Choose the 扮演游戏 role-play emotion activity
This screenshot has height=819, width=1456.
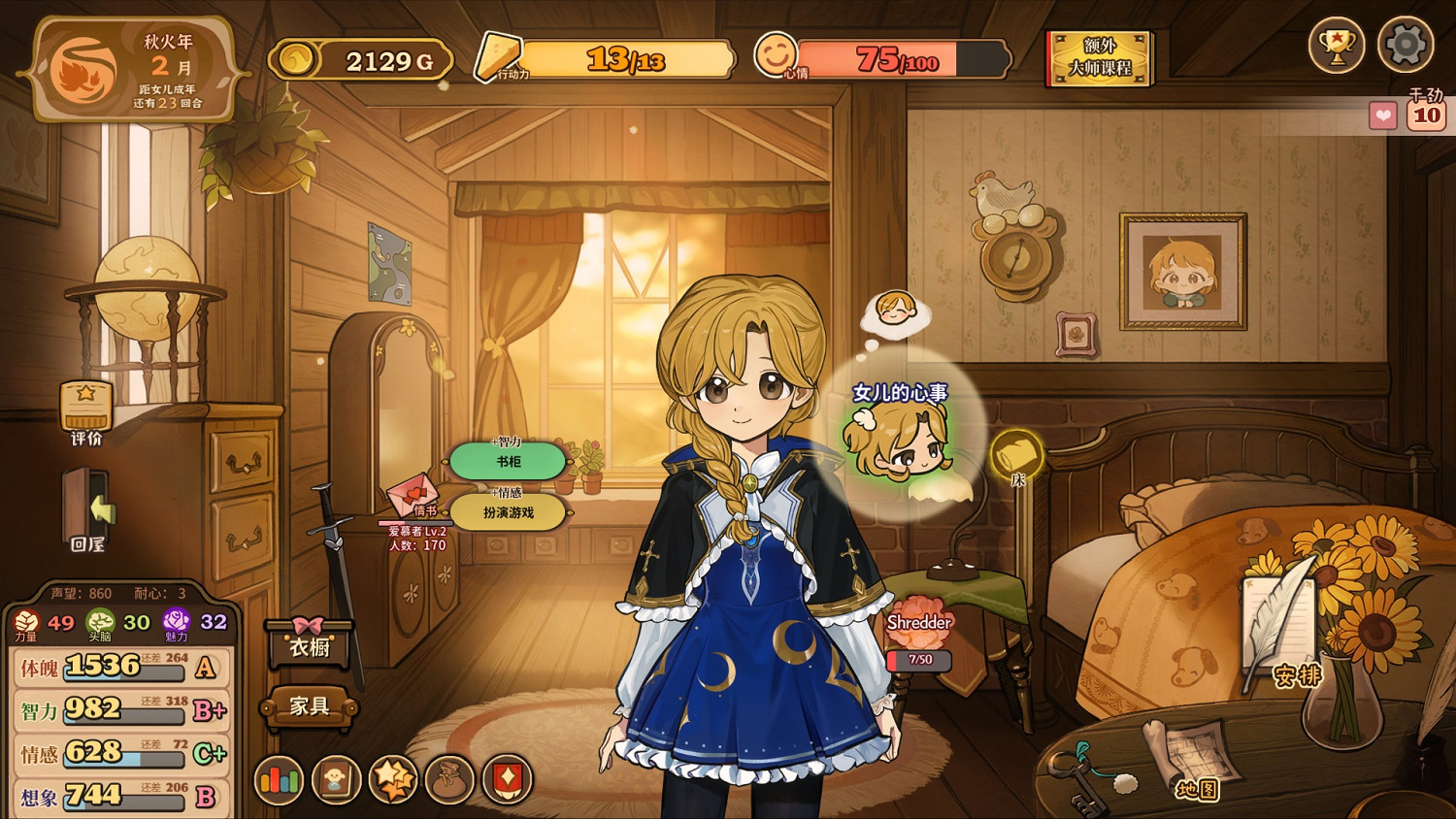coord(508,512)
